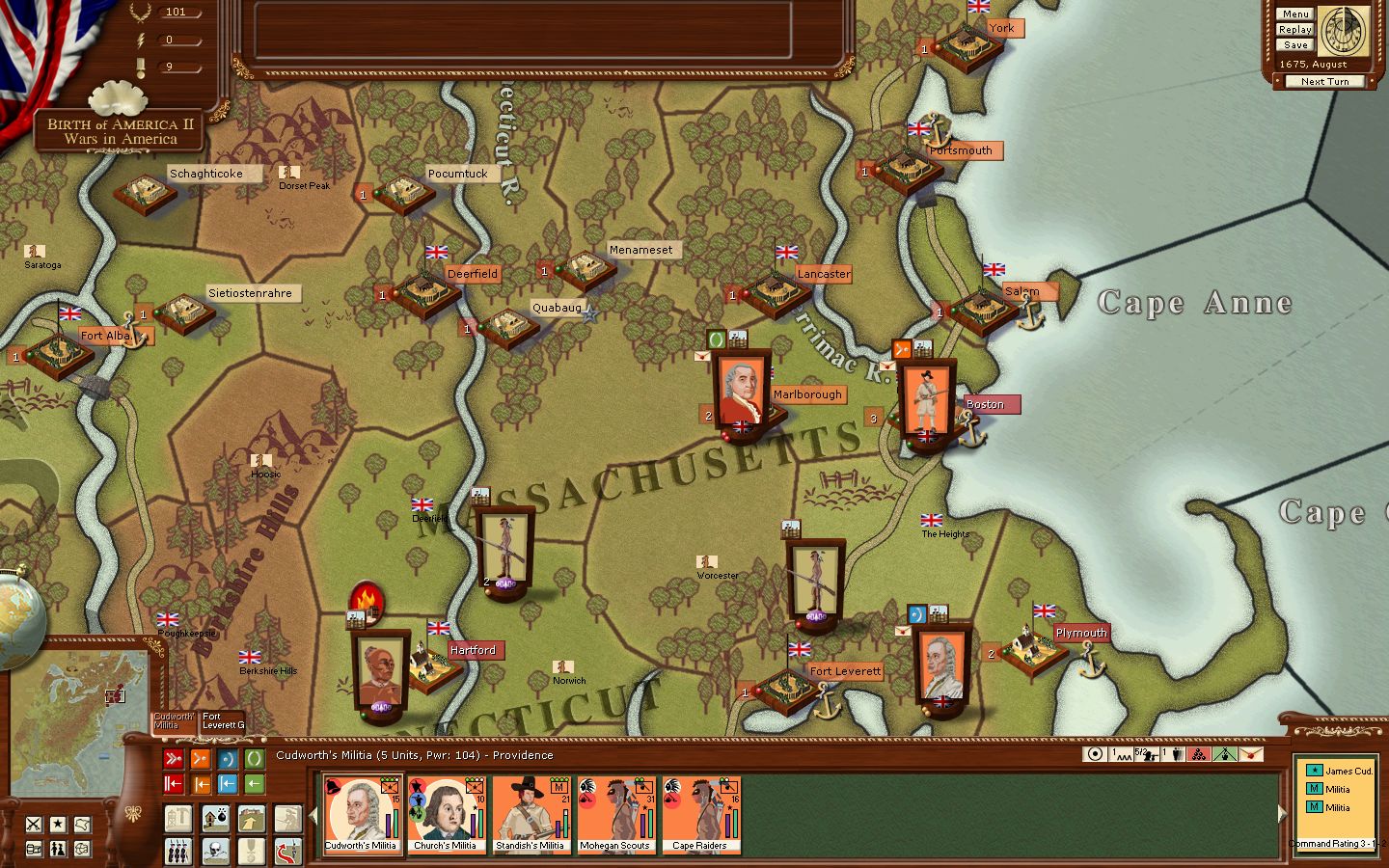The height and width of the screenshot is (868, 1389).
Task: Toggle the star map filter
Action: (x=58, y=824)
